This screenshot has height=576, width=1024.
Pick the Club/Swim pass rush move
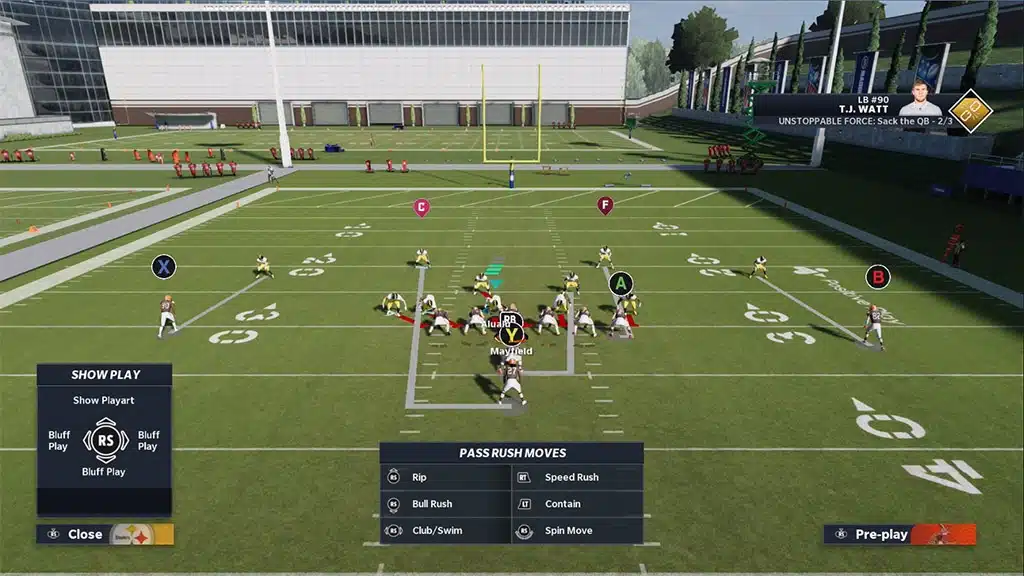tap(445, 531)
